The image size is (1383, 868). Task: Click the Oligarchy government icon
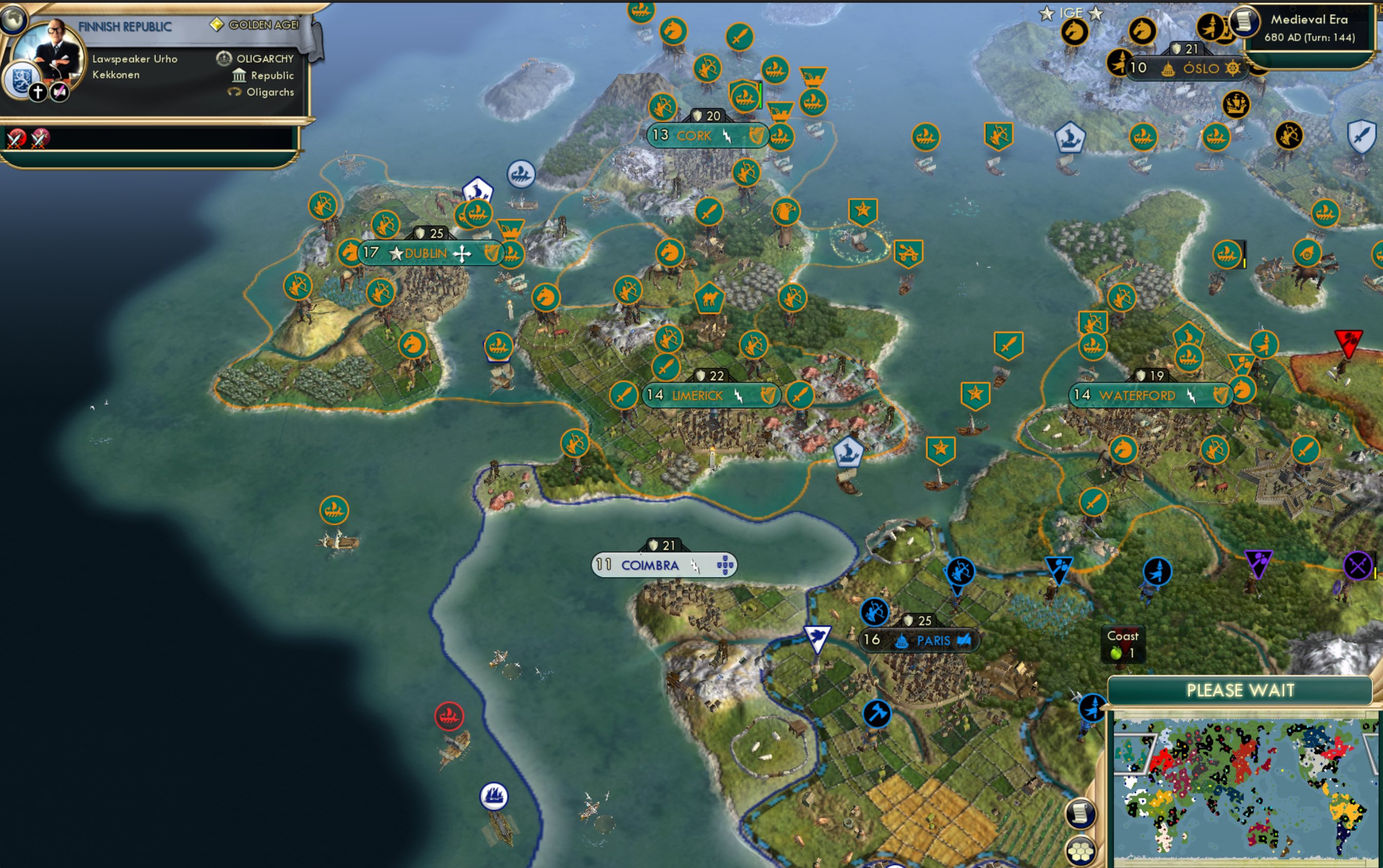(x=224, y=57)
